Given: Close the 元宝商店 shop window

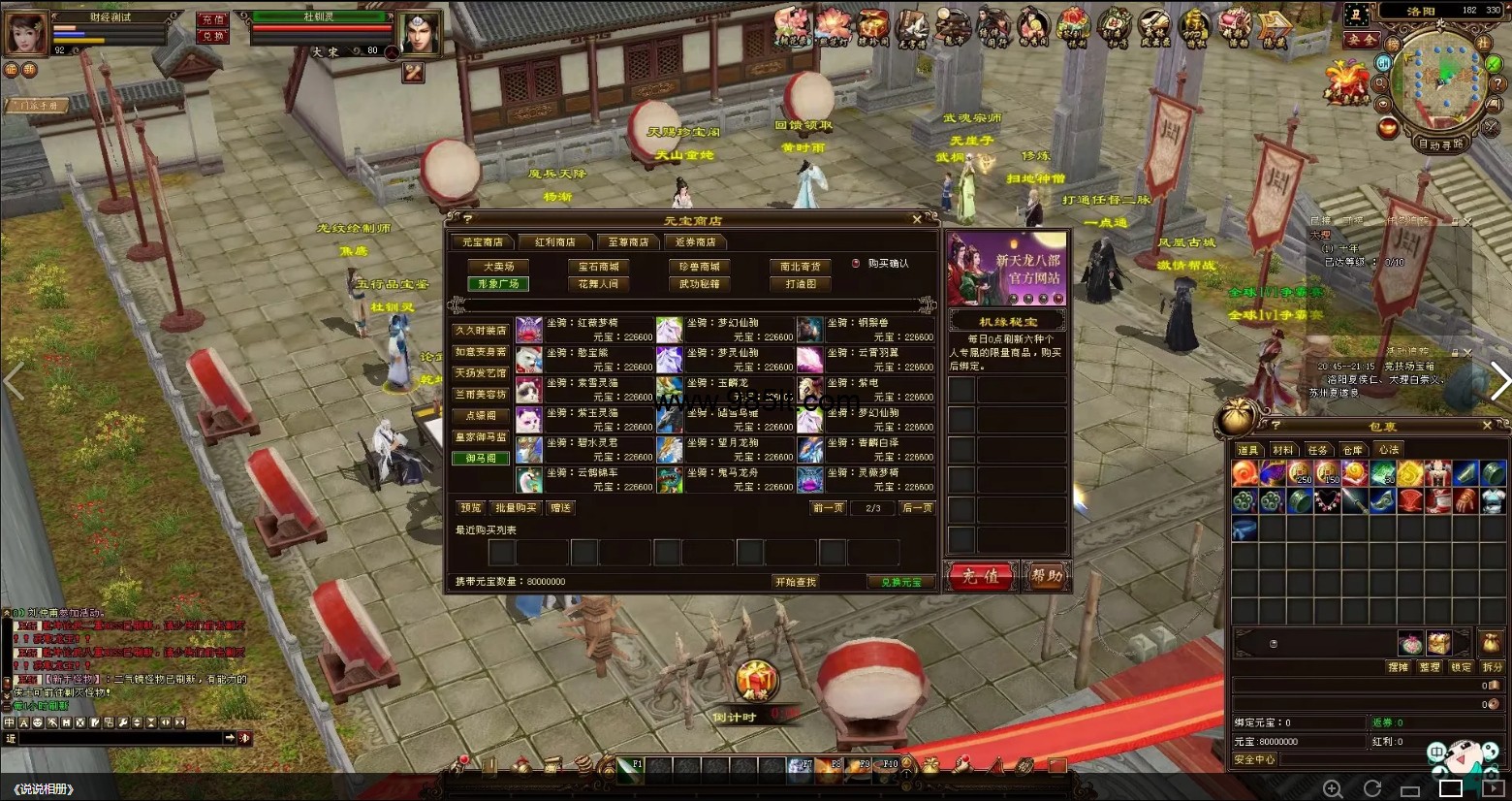Looking at the screenshot, I should coord(917,220).
